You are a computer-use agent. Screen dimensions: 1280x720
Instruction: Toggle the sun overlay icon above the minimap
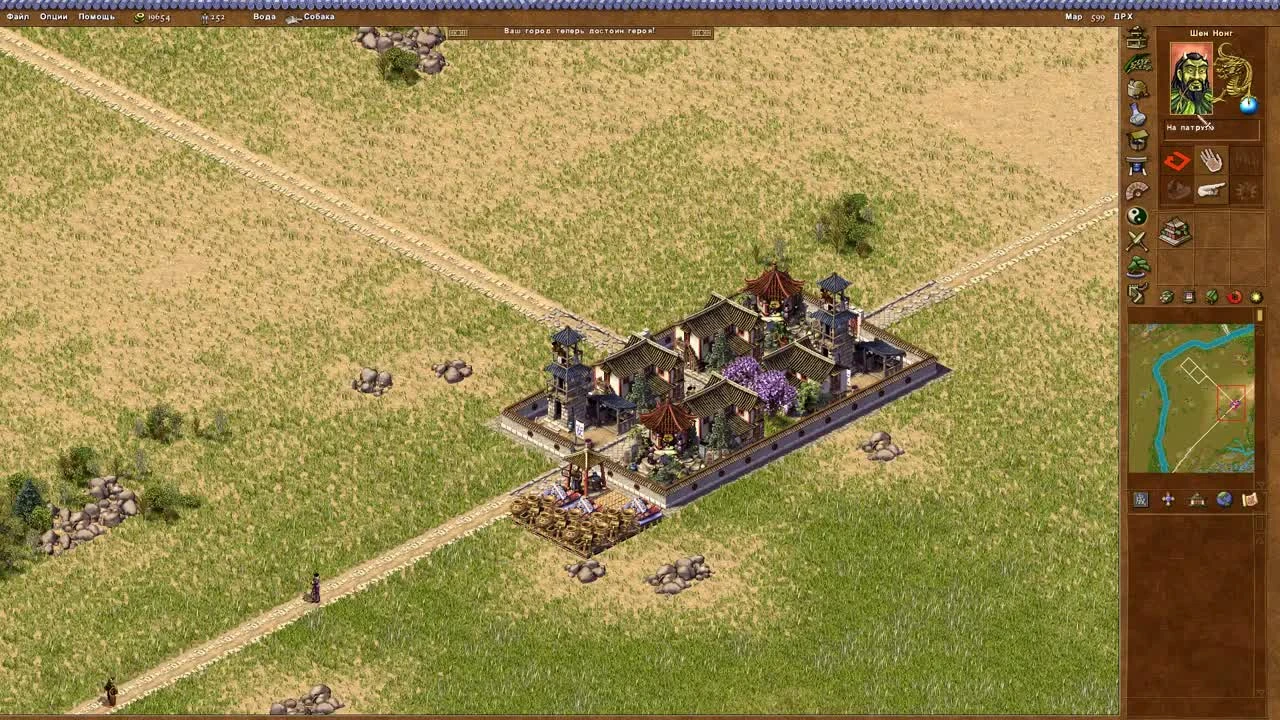[x=1255, y=296]
